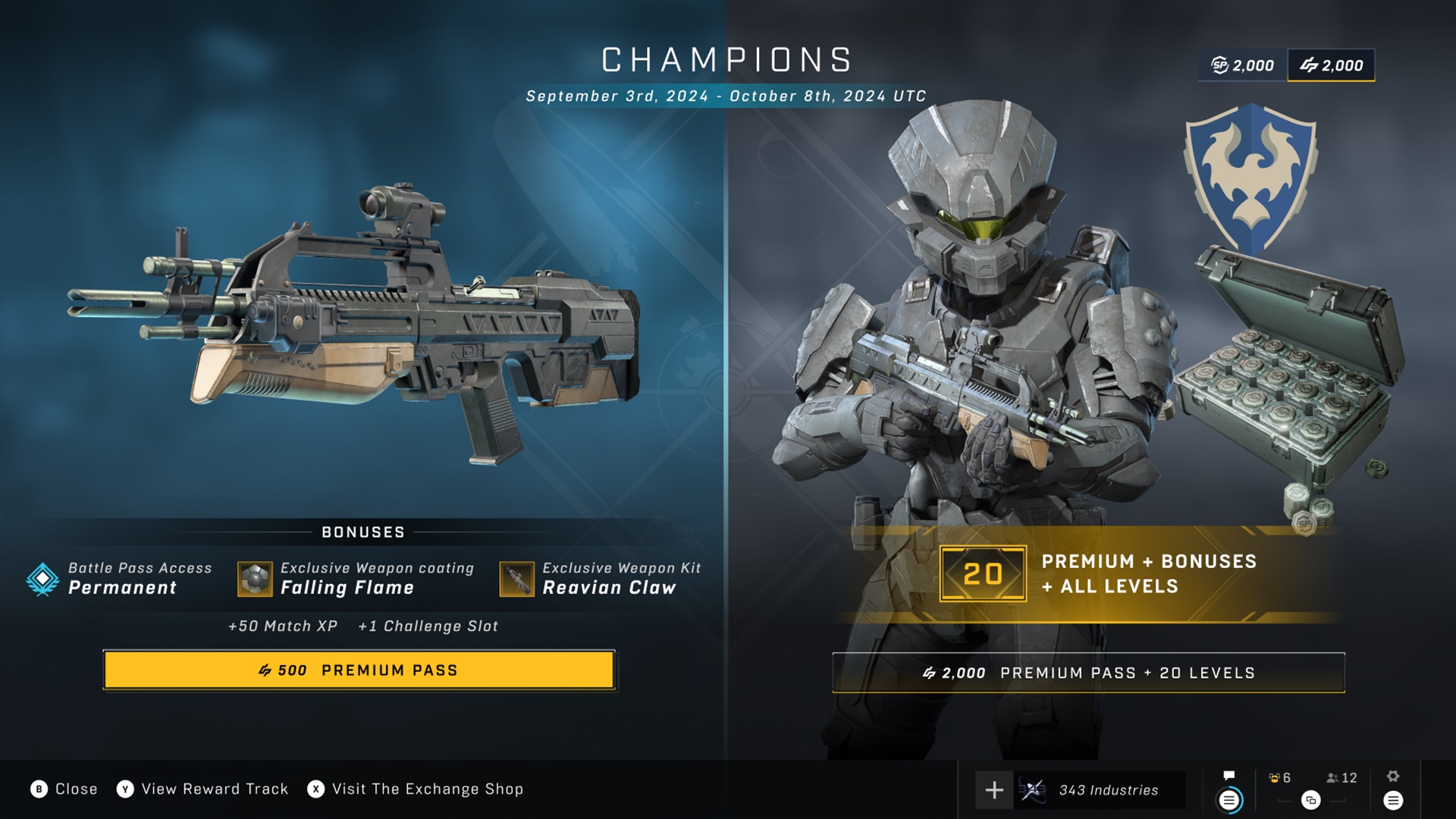Screen dimensions: 1456x819
Task: Select the credits balance tab
Action: click(x=1332, y=66)
